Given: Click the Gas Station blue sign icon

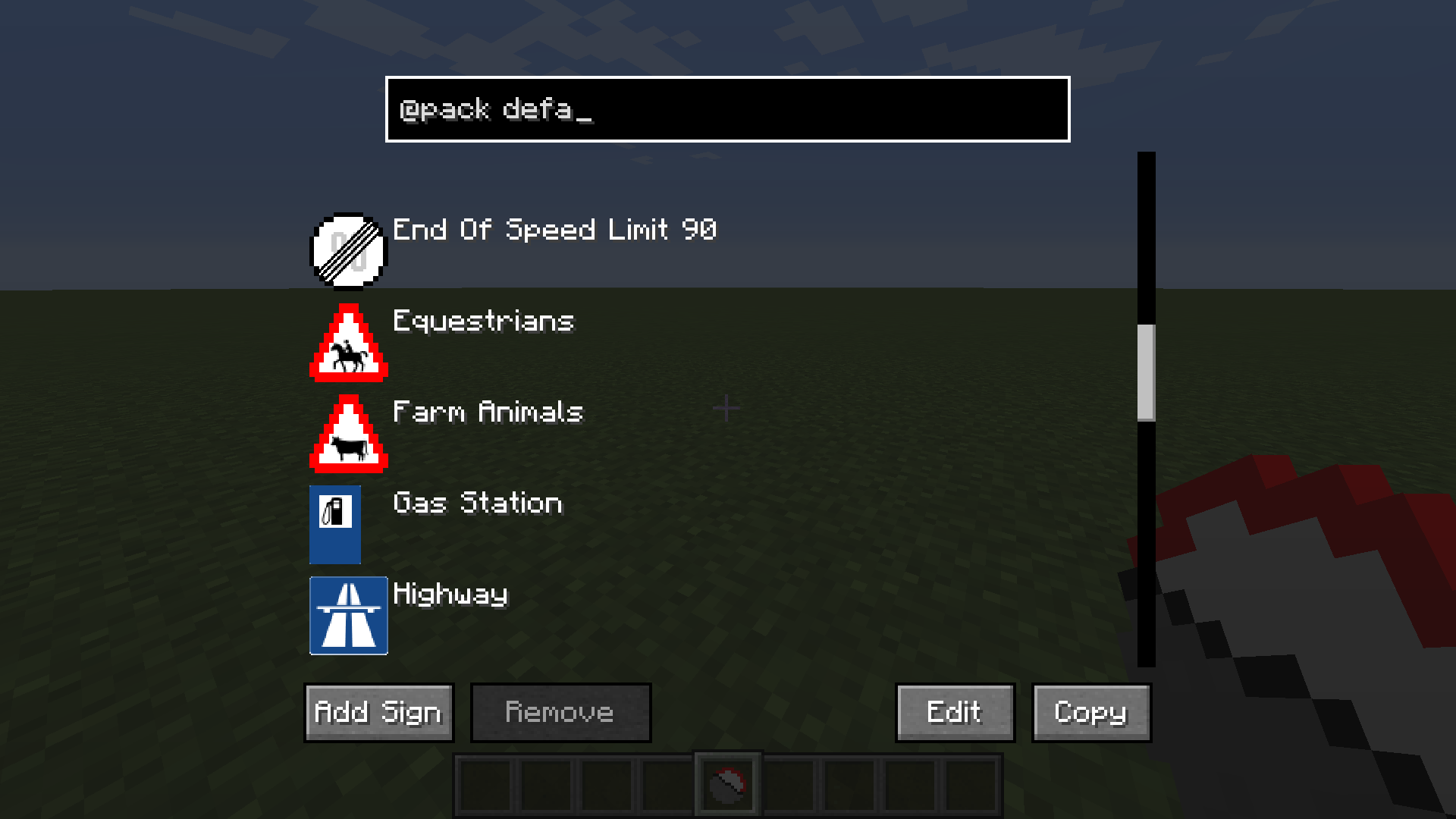Looking at the screenshot, I should click(x=334, y=524).
